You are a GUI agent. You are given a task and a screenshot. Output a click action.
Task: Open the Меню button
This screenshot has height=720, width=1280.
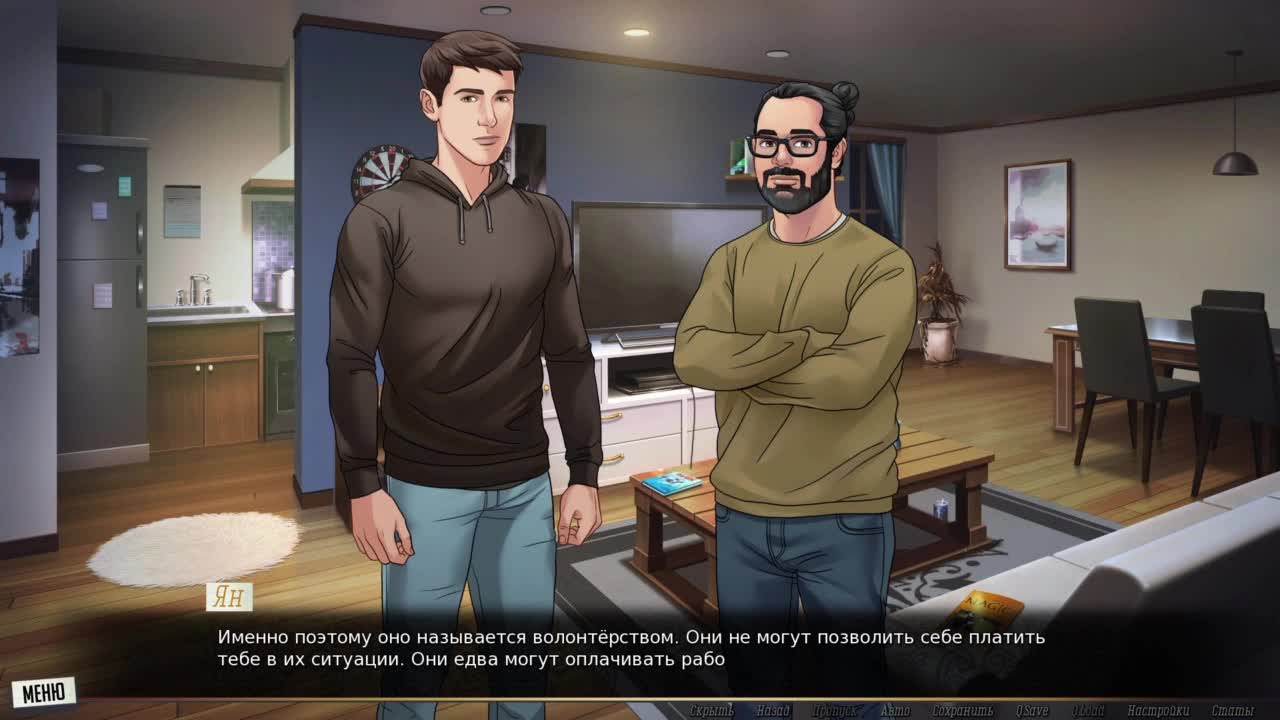point(43,692)
